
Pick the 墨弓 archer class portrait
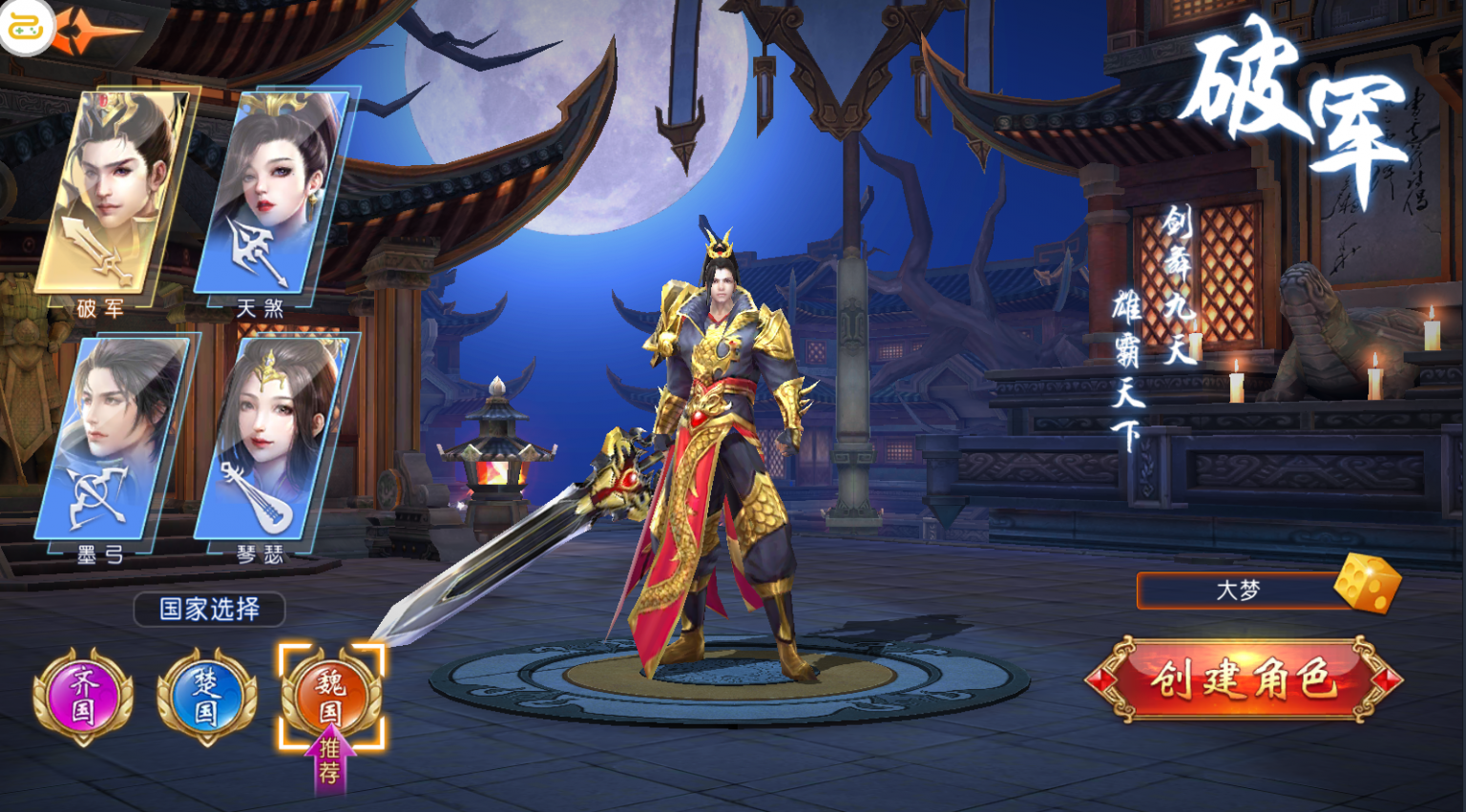(x=113, y=439)
